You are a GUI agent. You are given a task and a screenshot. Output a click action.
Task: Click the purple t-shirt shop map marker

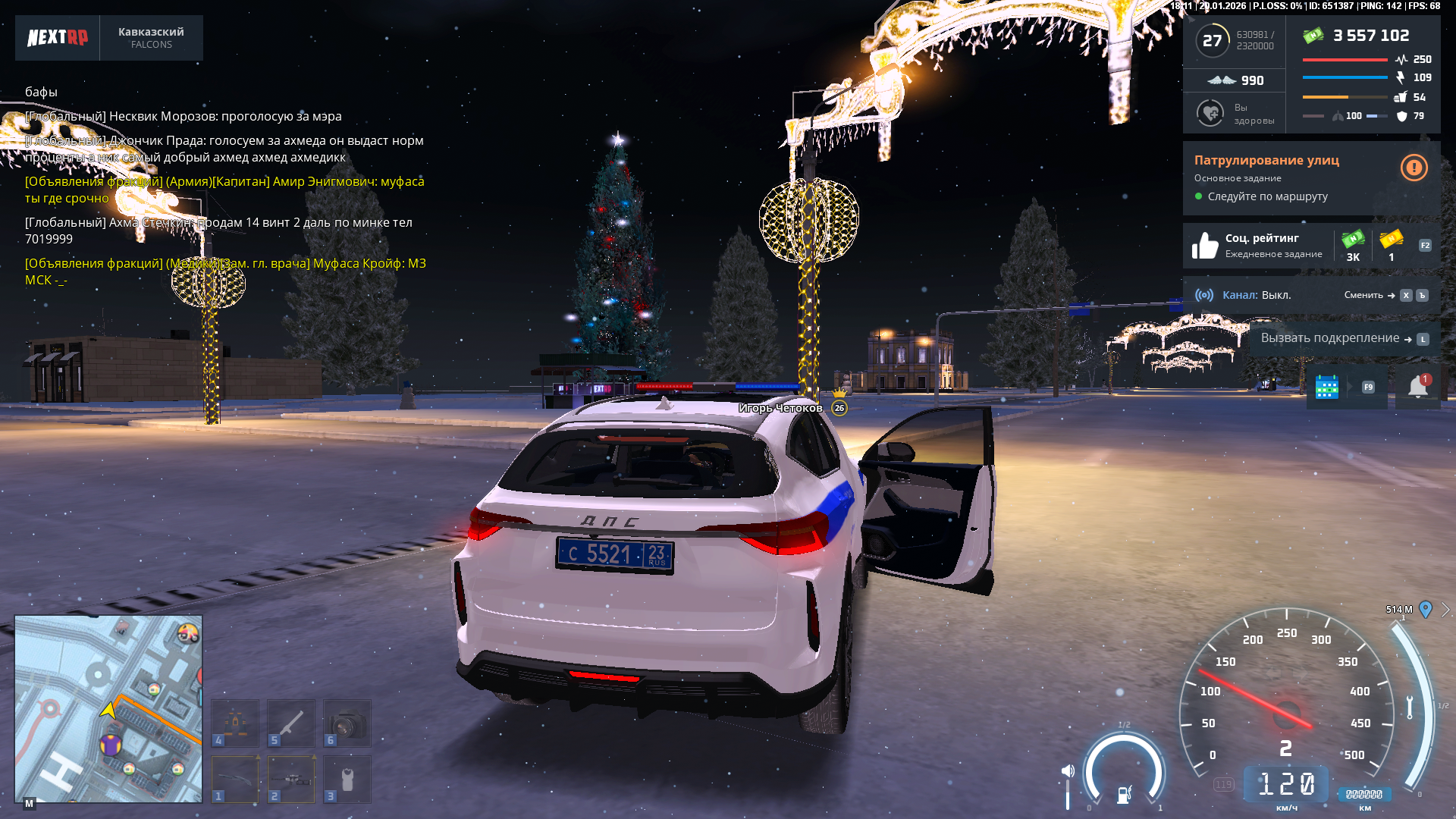click(x=111, y=745)
